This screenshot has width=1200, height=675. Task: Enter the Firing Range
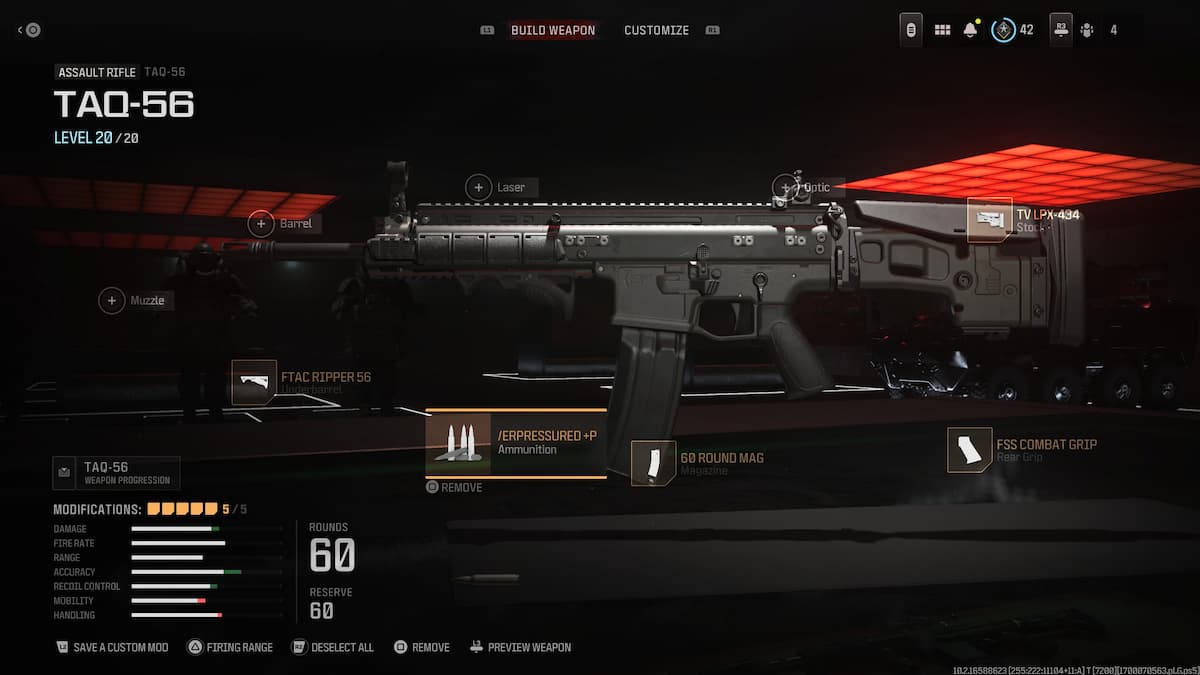[x=229, y=647]
